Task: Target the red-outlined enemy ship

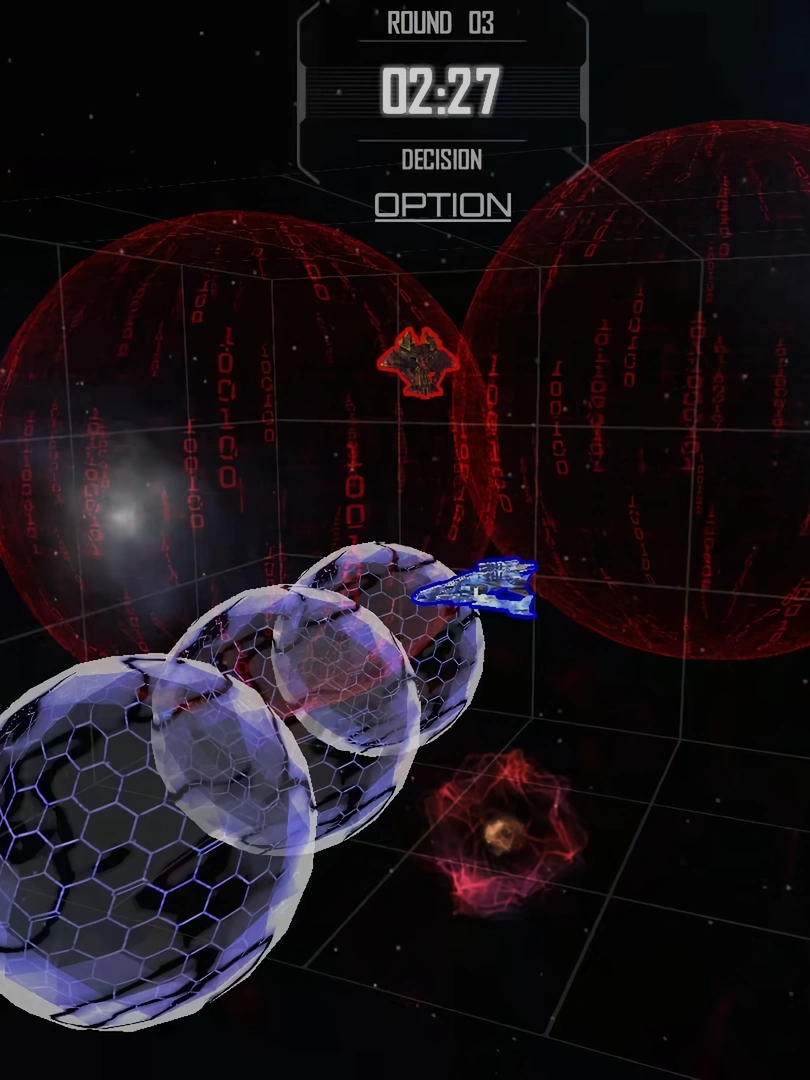Action: point(419,361)
